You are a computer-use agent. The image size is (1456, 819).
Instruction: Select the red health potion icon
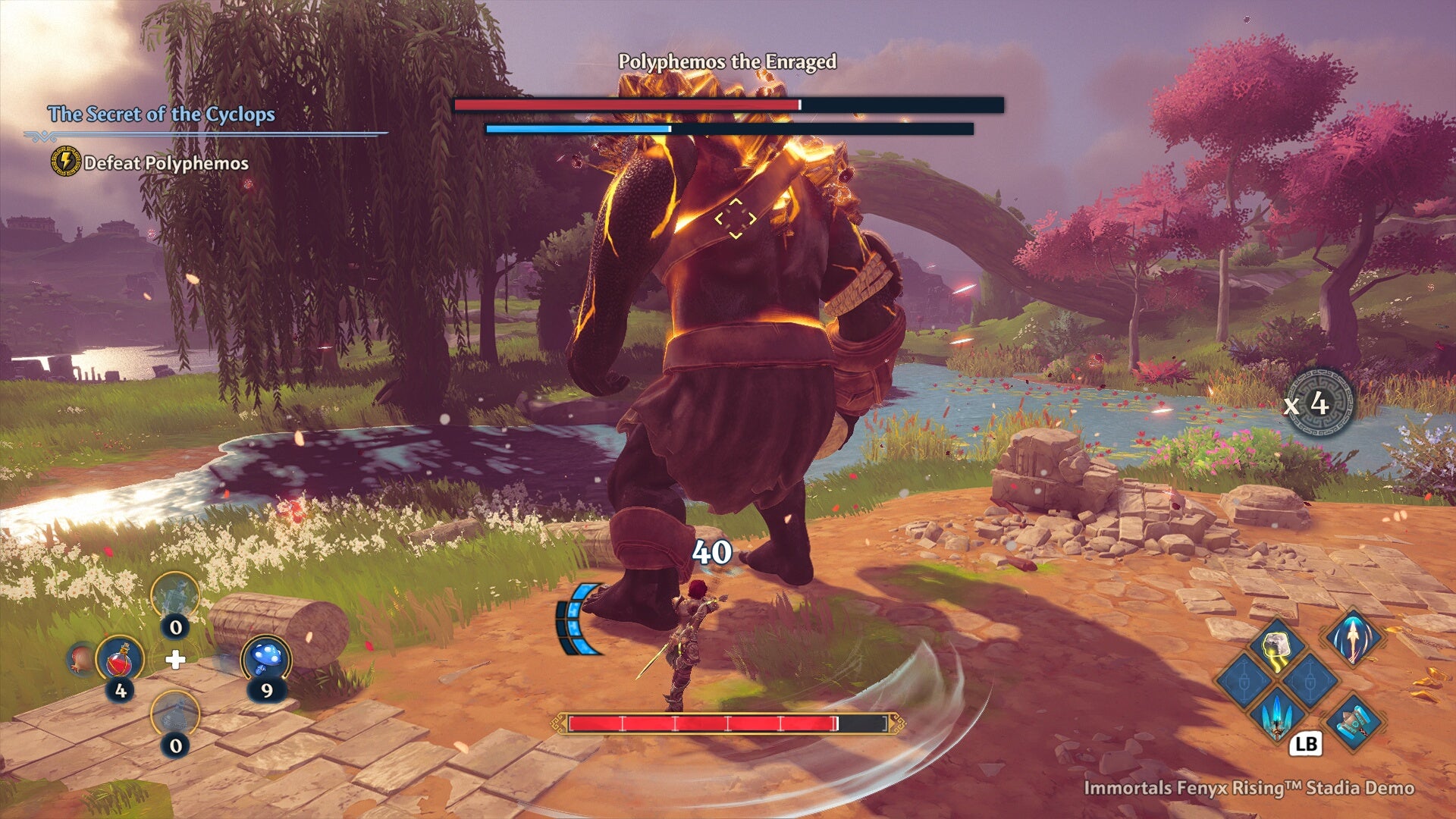click(x=121, y=661)
